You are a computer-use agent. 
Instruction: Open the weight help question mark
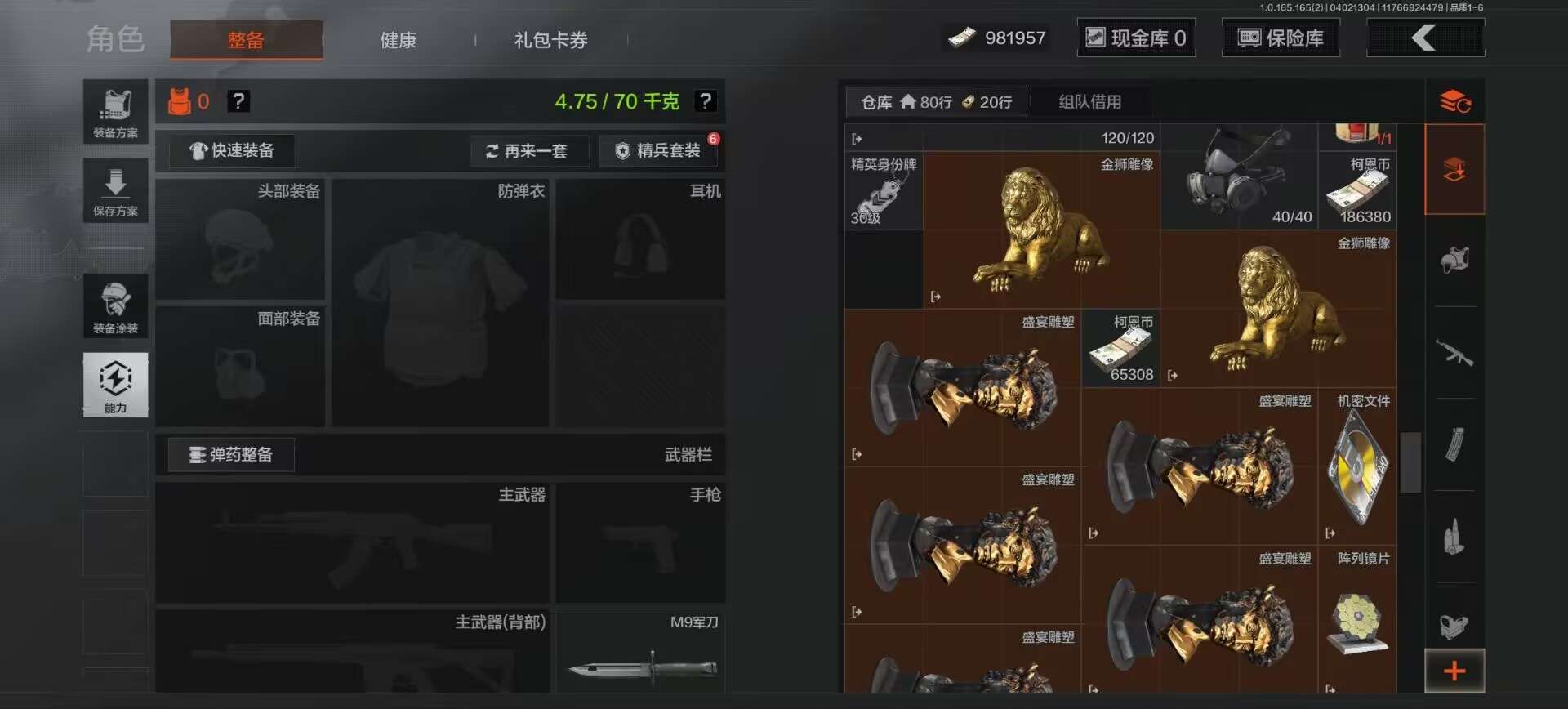706,101
